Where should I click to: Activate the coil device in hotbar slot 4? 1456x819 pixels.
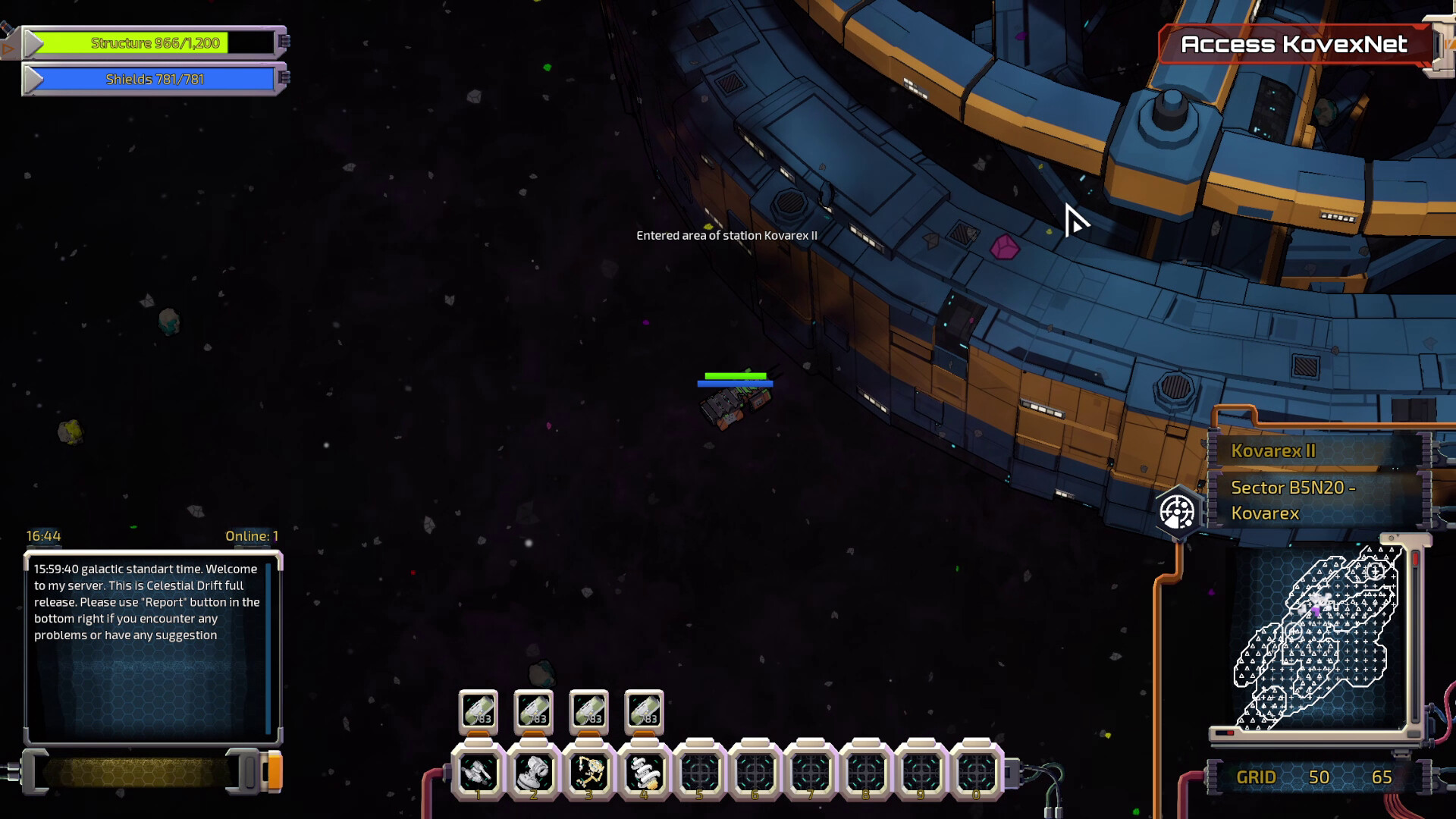[645, 773]
